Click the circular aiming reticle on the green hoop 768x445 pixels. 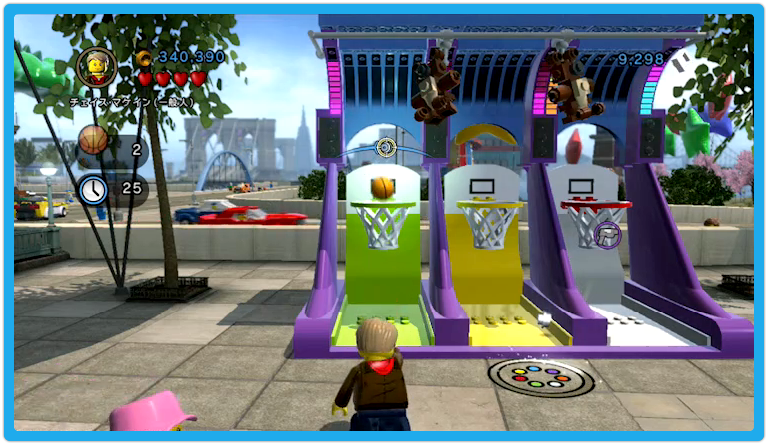(x=385, y=148)
